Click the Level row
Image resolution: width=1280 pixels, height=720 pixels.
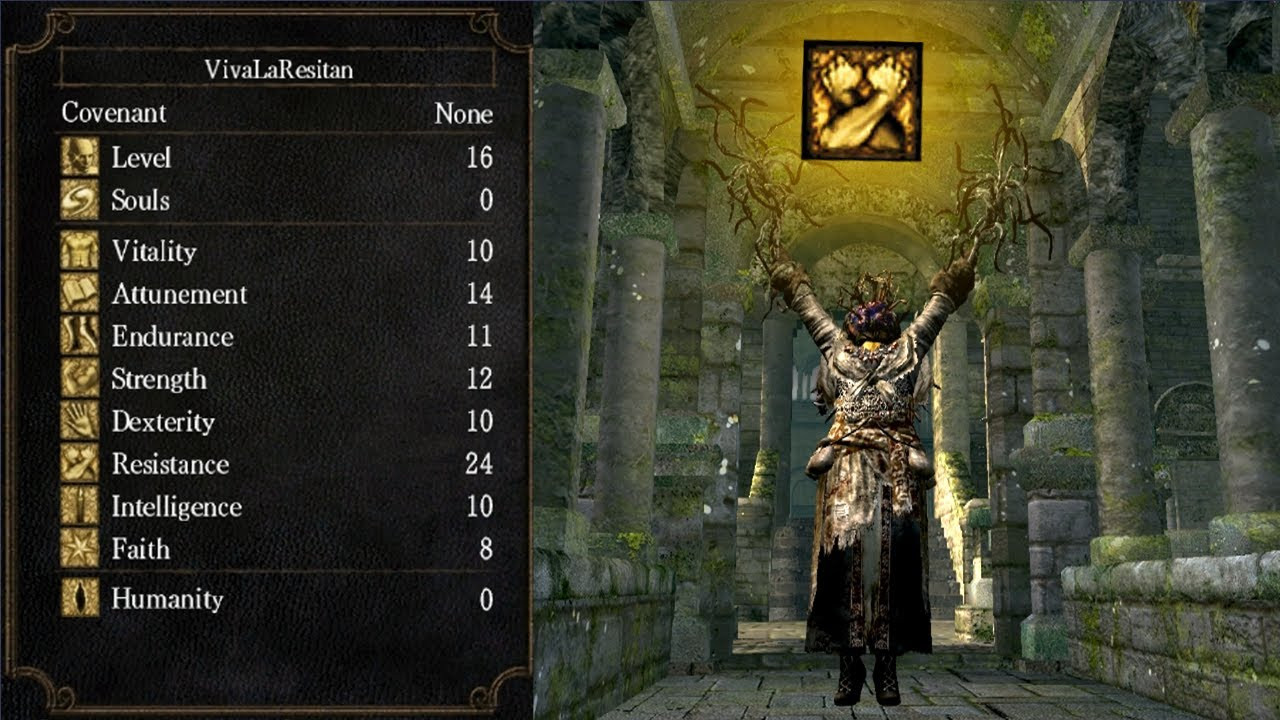(x=277, y=158)
